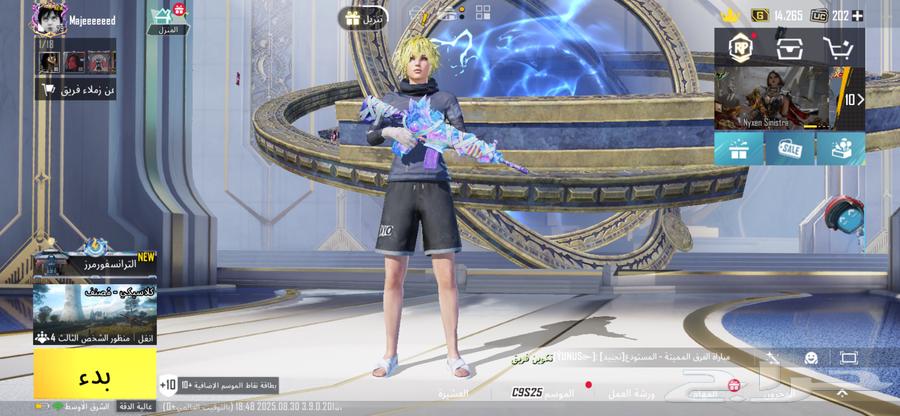Open the shop cart icon
This screenshot has height=416, width=900.
[x=839, y=47]
